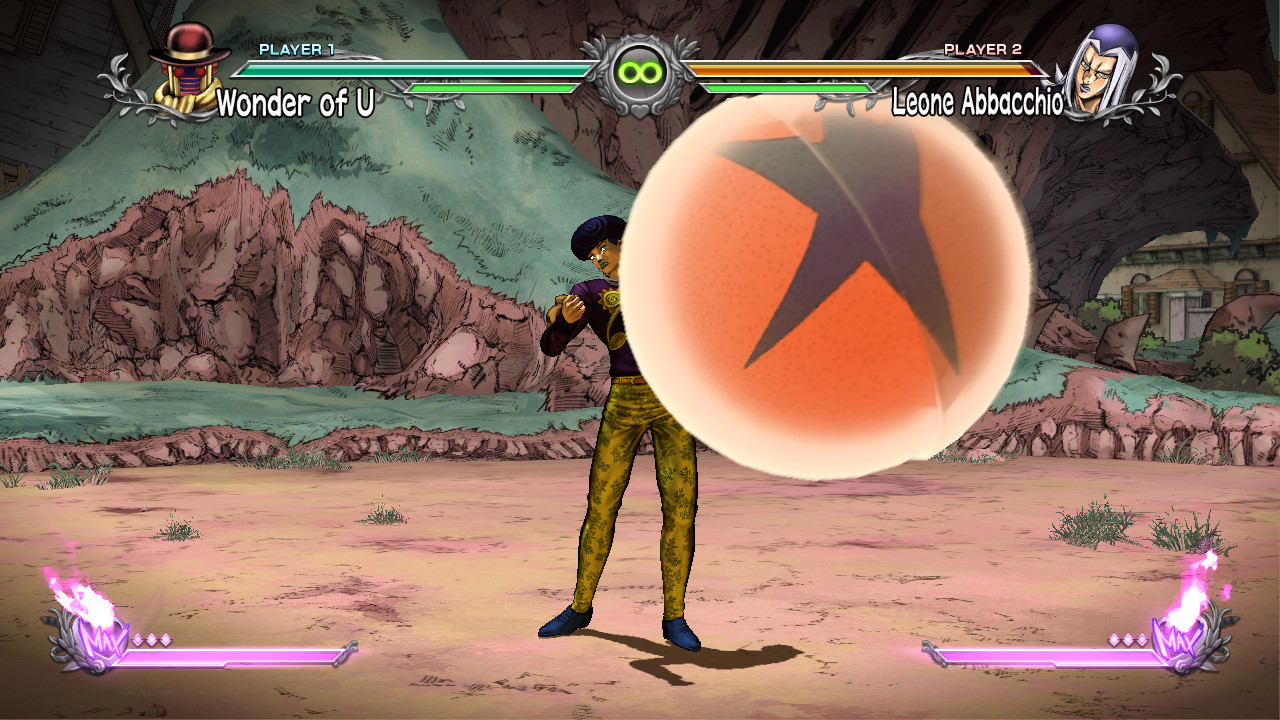
Task: Toggle the first stock dot on Player 1's gauge
Action: 138,639
